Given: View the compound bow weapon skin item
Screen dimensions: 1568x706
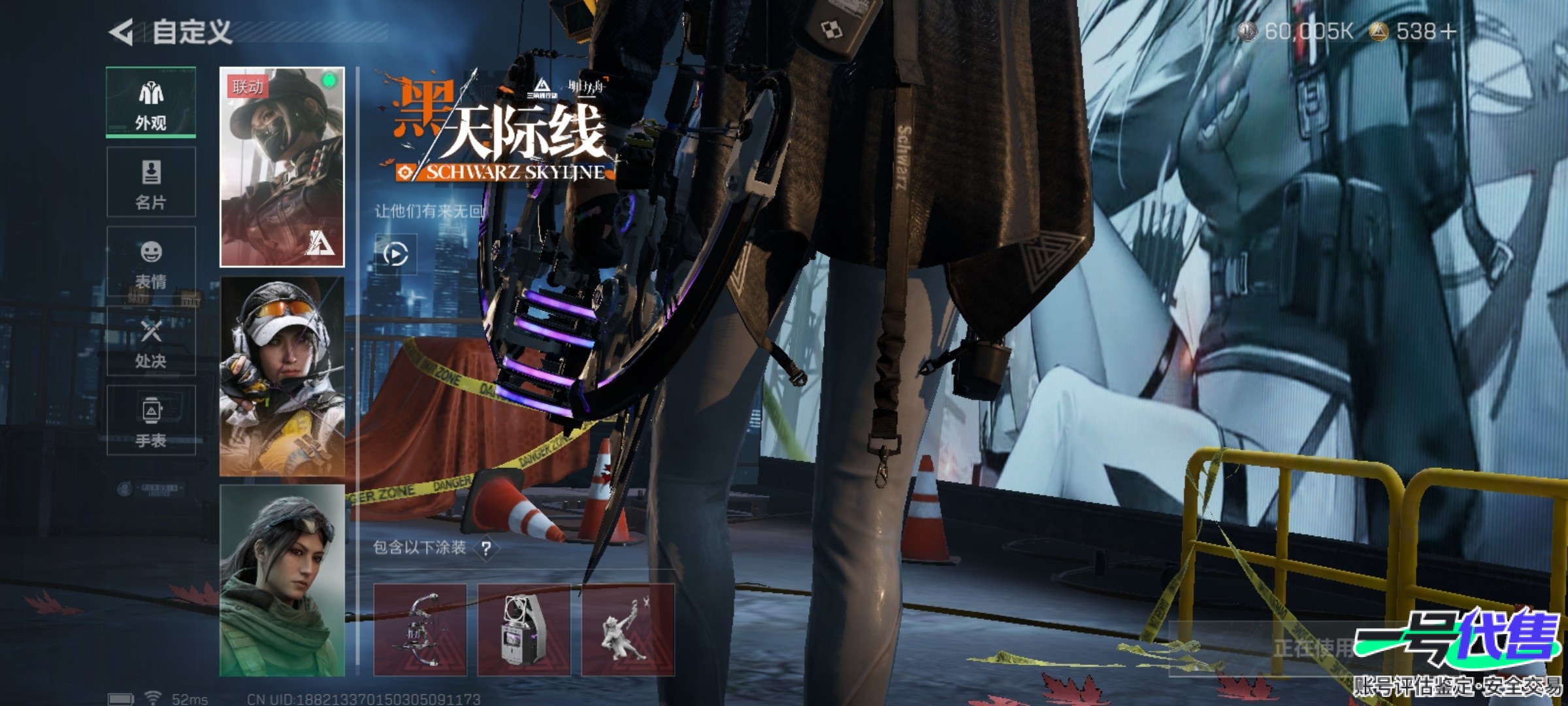Looking at the screenshot, I should tap(419, 630).
